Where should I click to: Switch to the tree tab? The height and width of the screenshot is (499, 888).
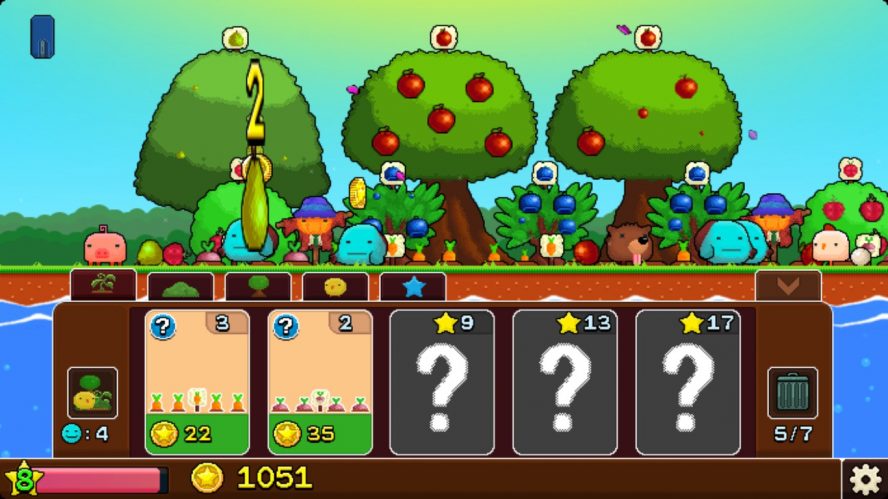(258, 287)
